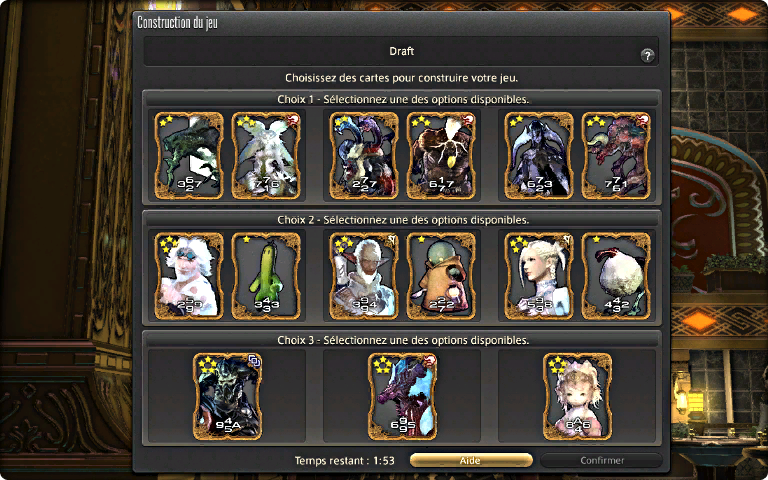
Task: Pick the dark green beast card
Action: click(188, 155)
